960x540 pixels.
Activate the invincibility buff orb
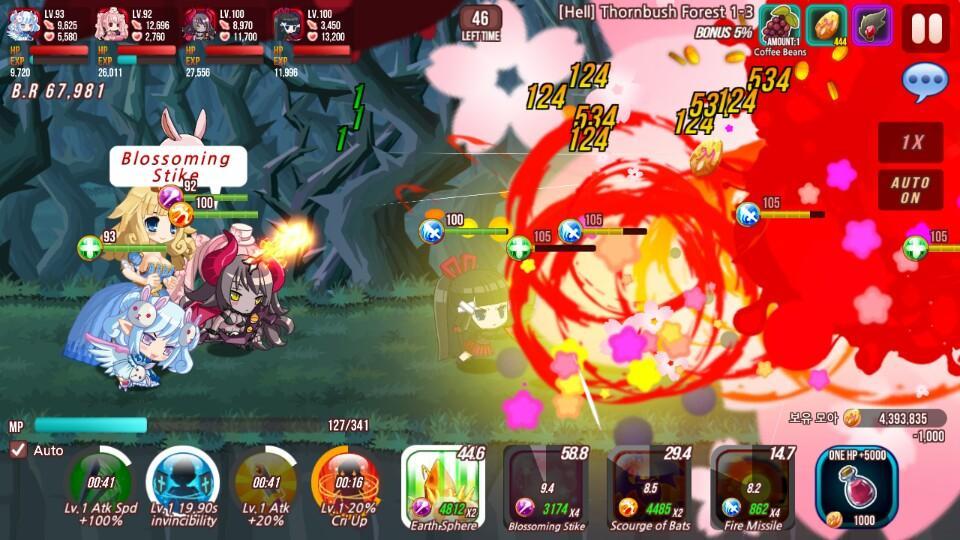click(x=182, y=484)
